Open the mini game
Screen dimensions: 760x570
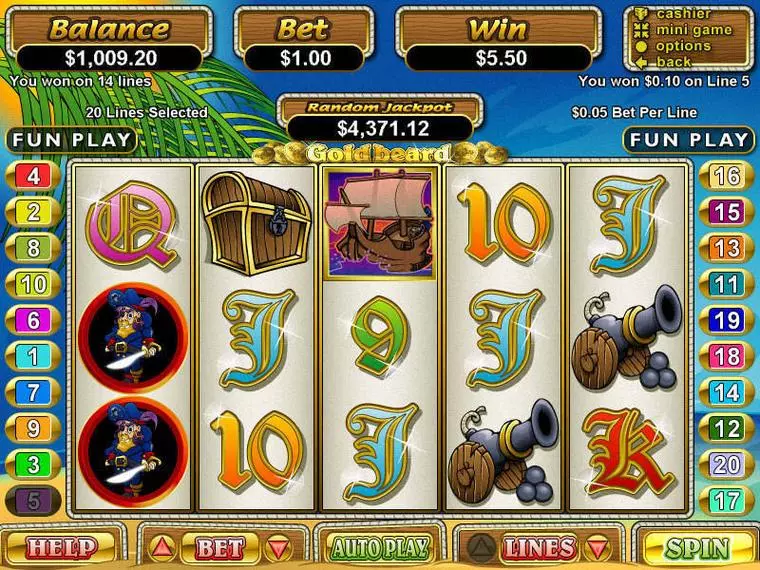[693, 30]
